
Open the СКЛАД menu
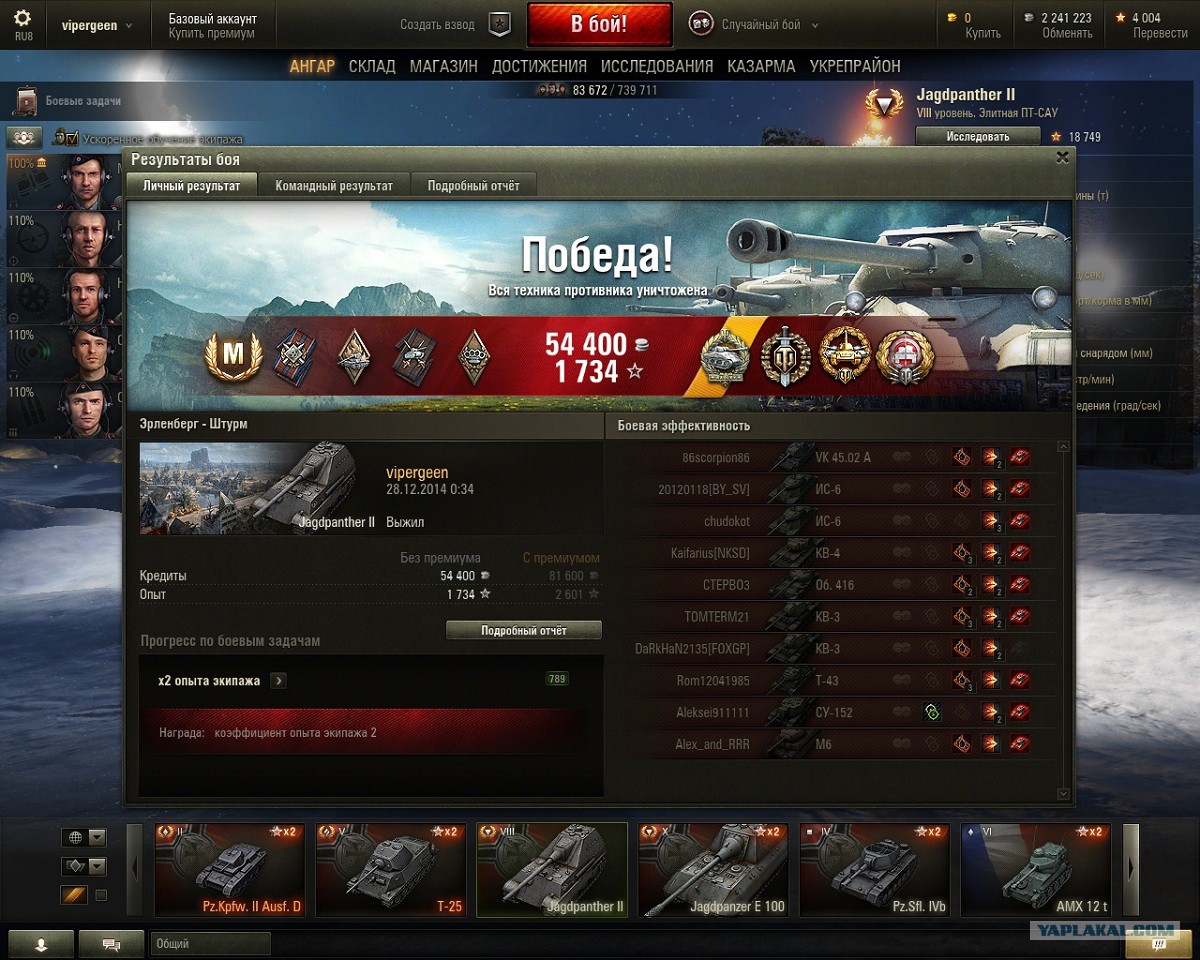pyautogui.click(x=372, y=66)
